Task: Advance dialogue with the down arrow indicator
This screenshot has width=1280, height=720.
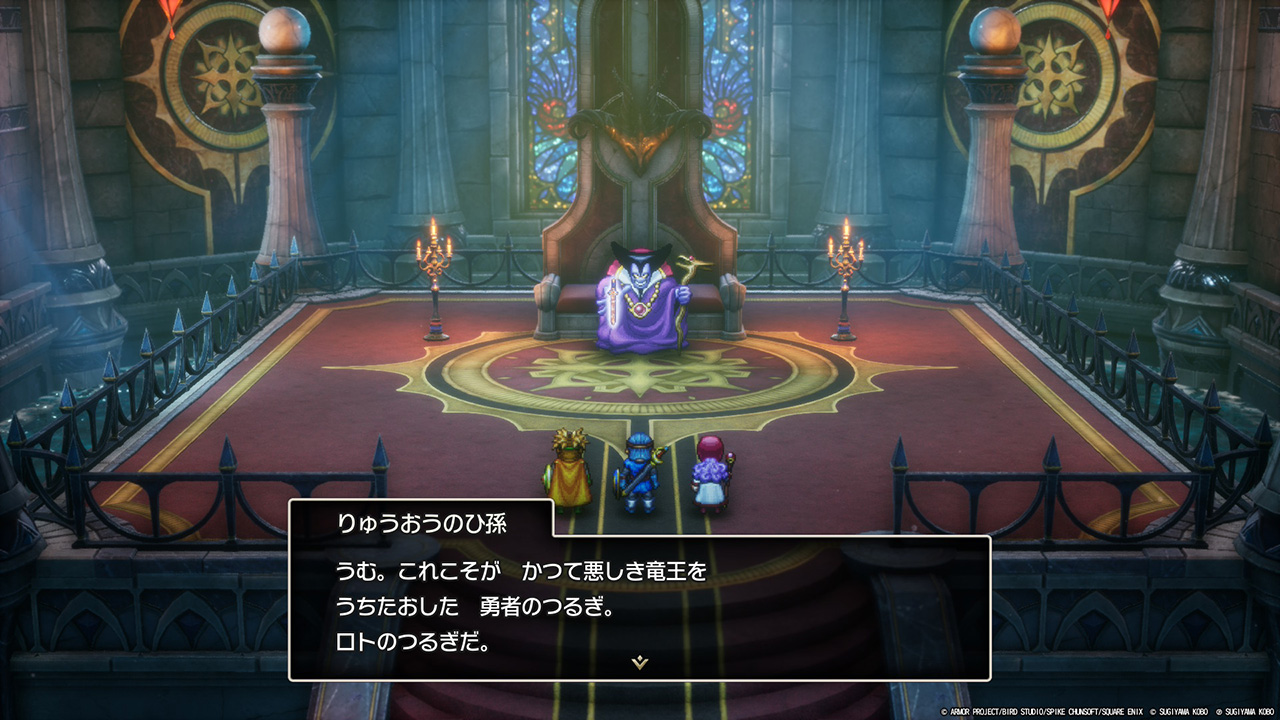Action: 640,662
